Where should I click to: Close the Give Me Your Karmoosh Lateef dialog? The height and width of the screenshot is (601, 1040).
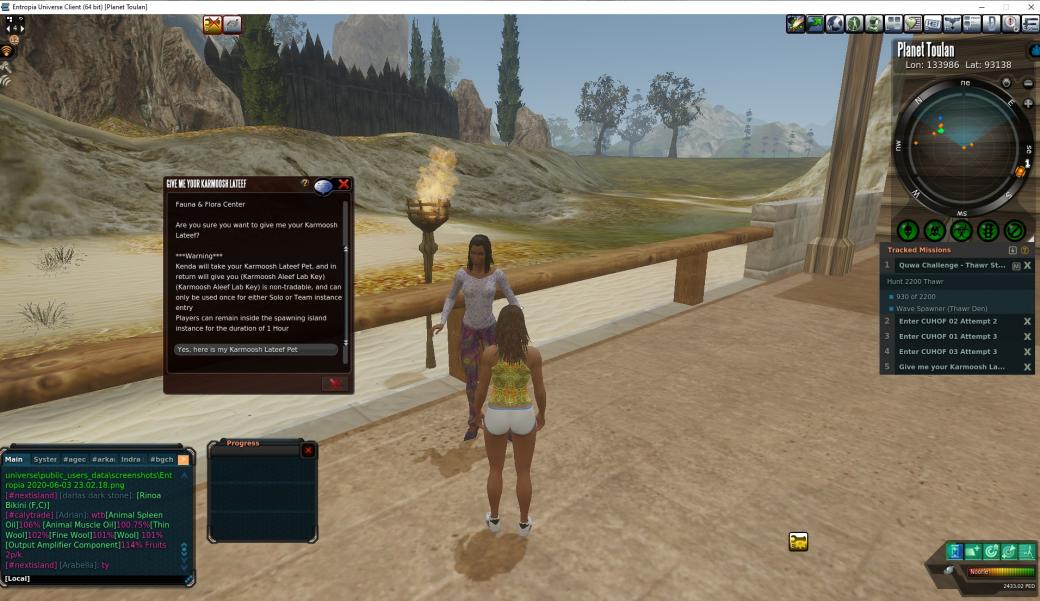[344, 184]
